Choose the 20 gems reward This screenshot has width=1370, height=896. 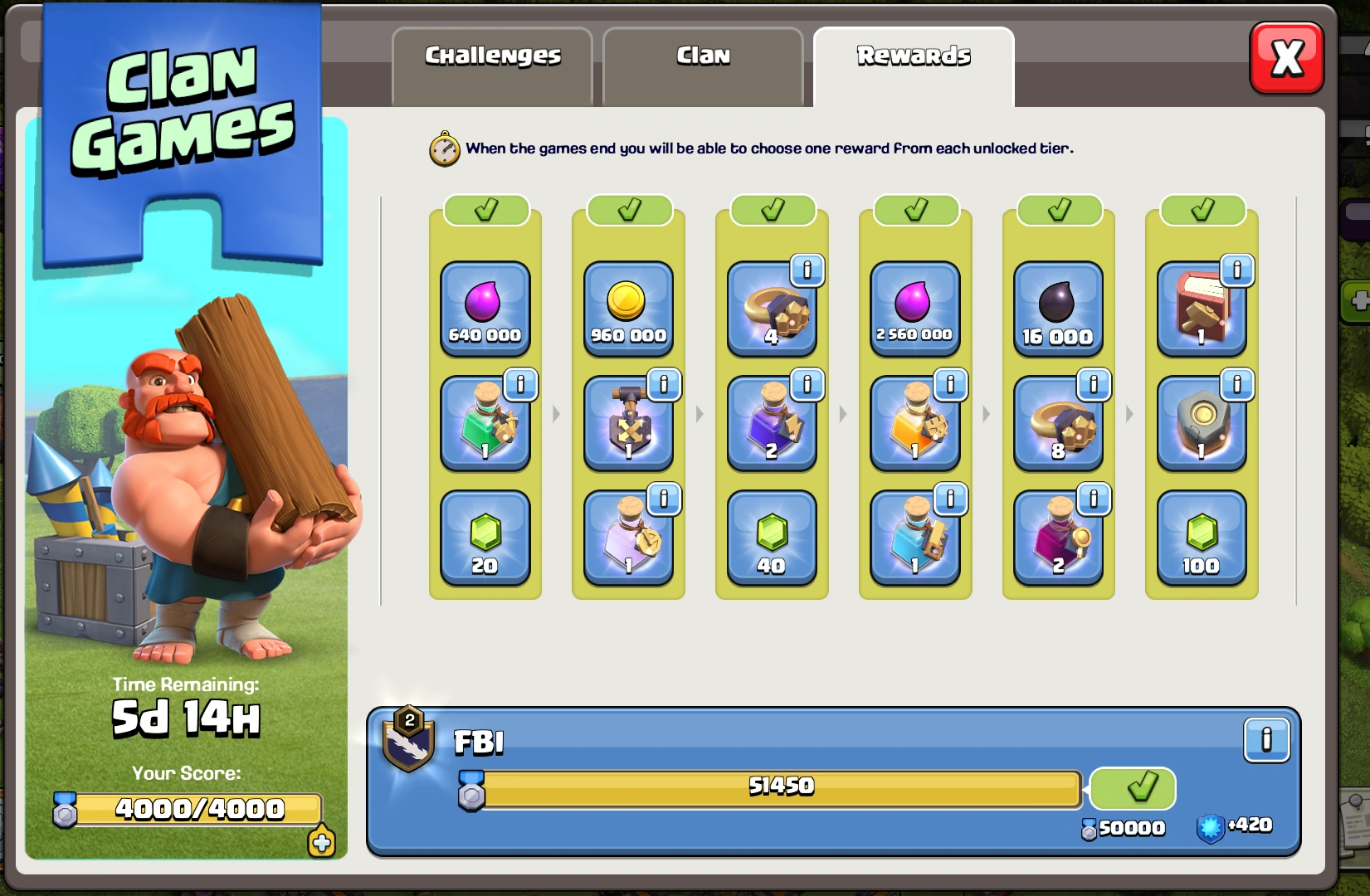(485, 539)
